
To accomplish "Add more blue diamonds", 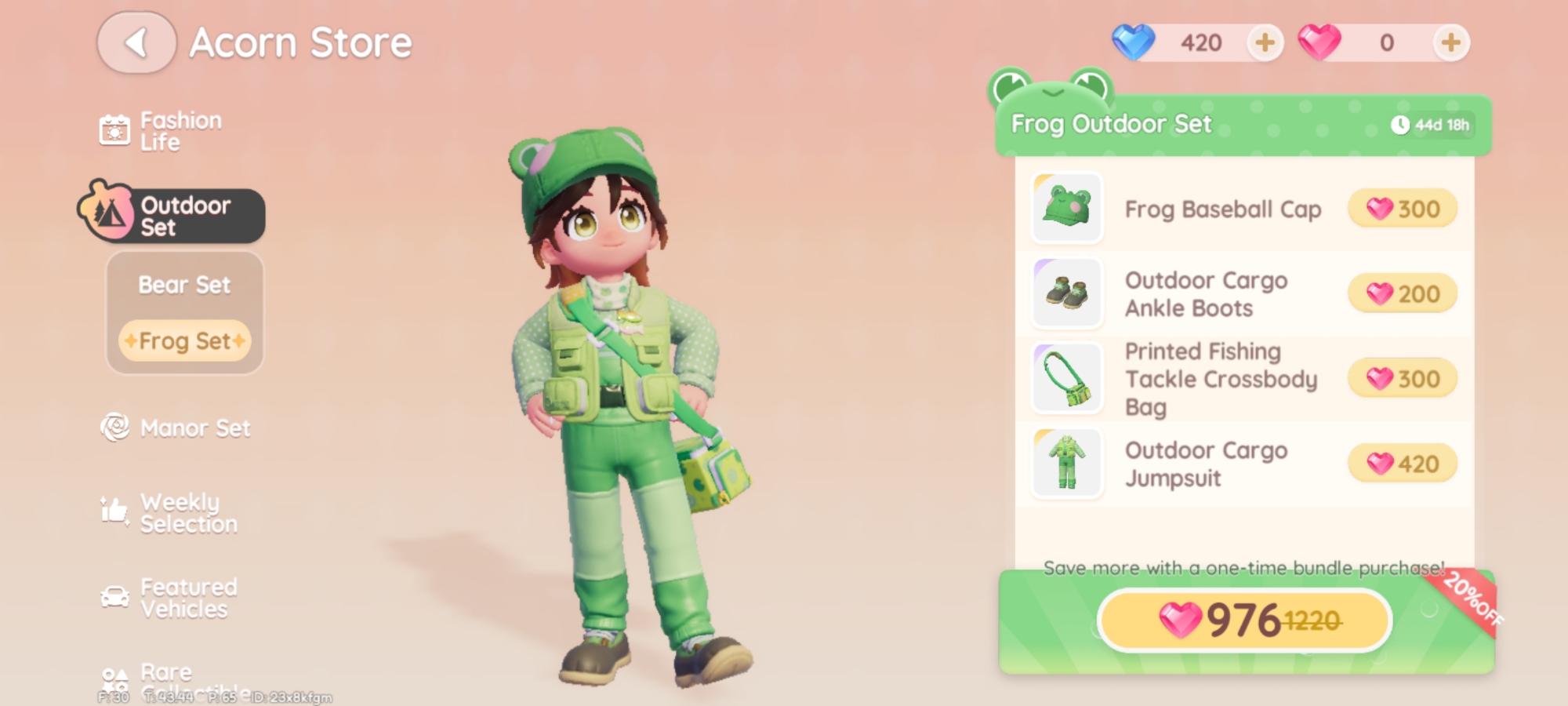I will point(1265,42).
